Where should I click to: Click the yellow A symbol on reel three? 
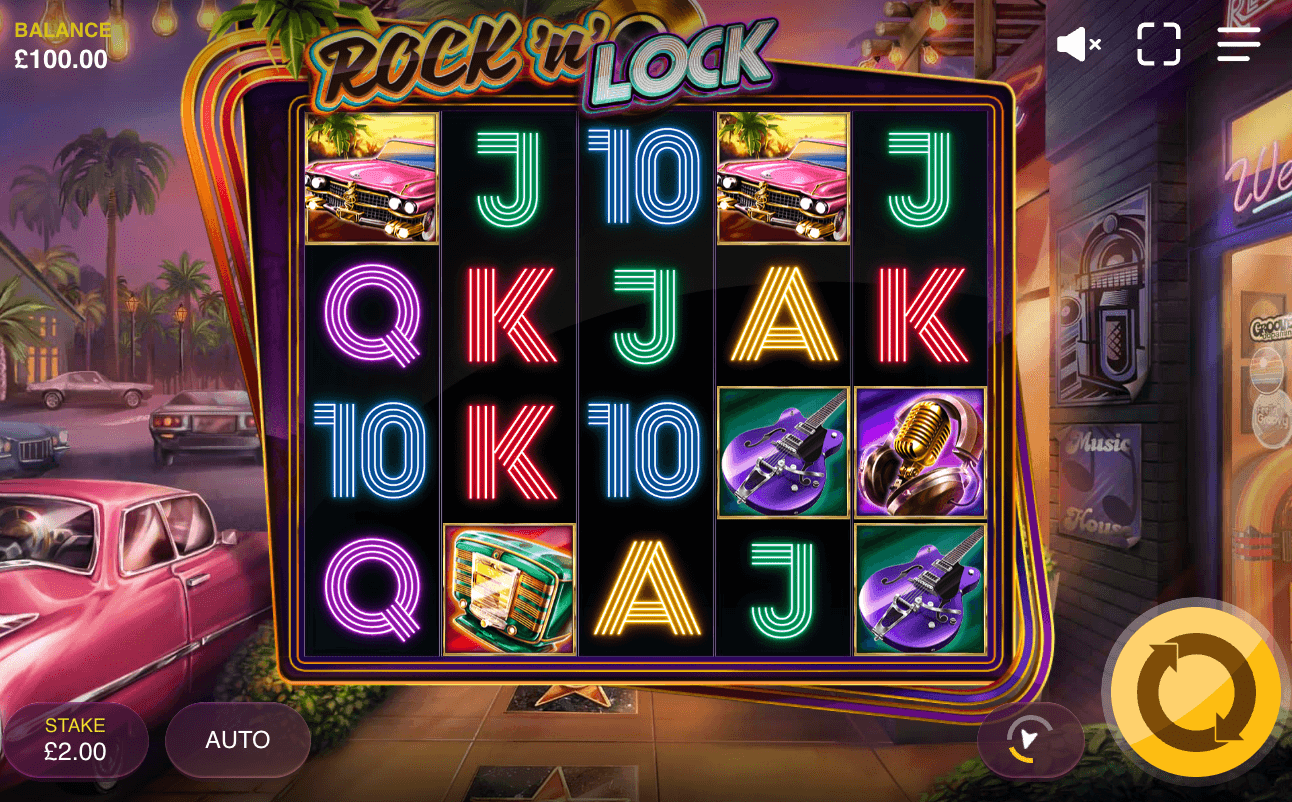click(x=646, y=589)
